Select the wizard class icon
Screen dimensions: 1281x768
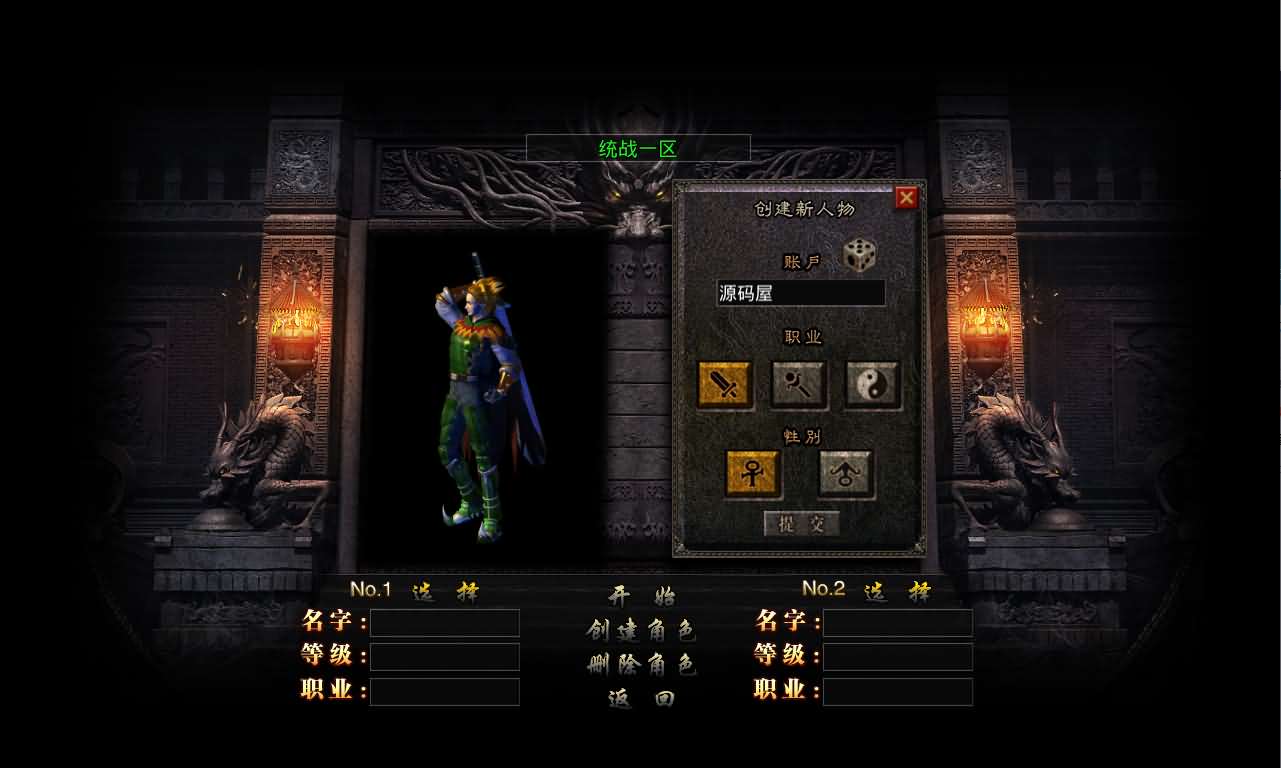[798, 383]
